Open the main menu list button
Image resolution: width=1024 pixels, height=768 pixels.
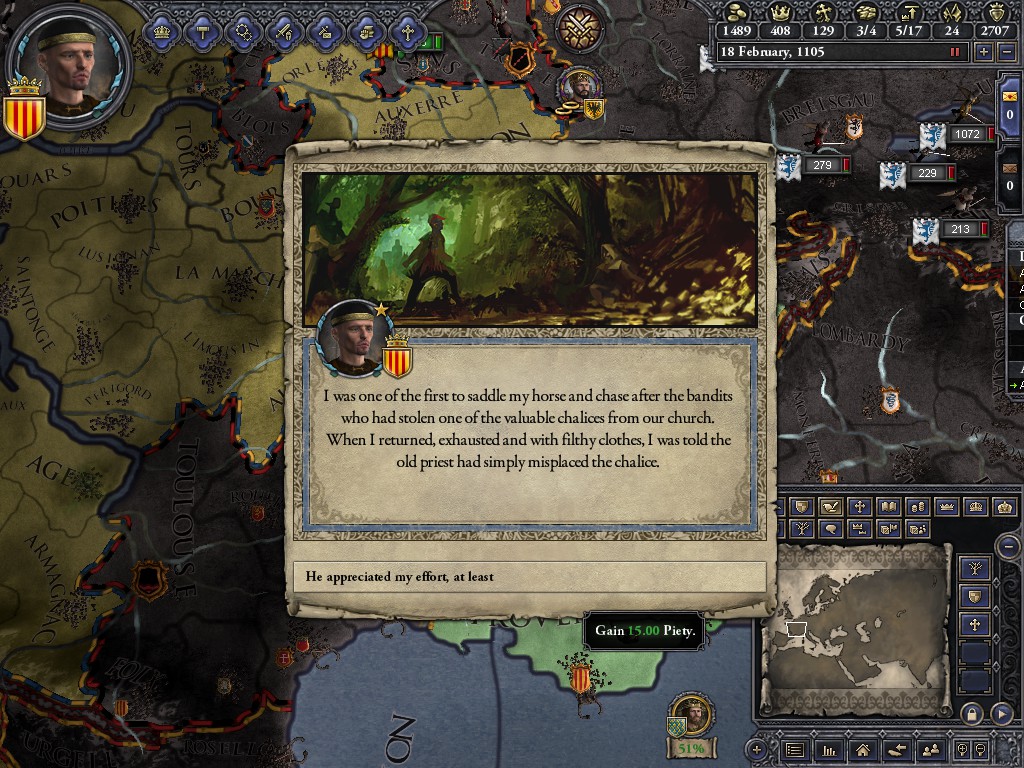pyautogui.click(x=795, y=749)
